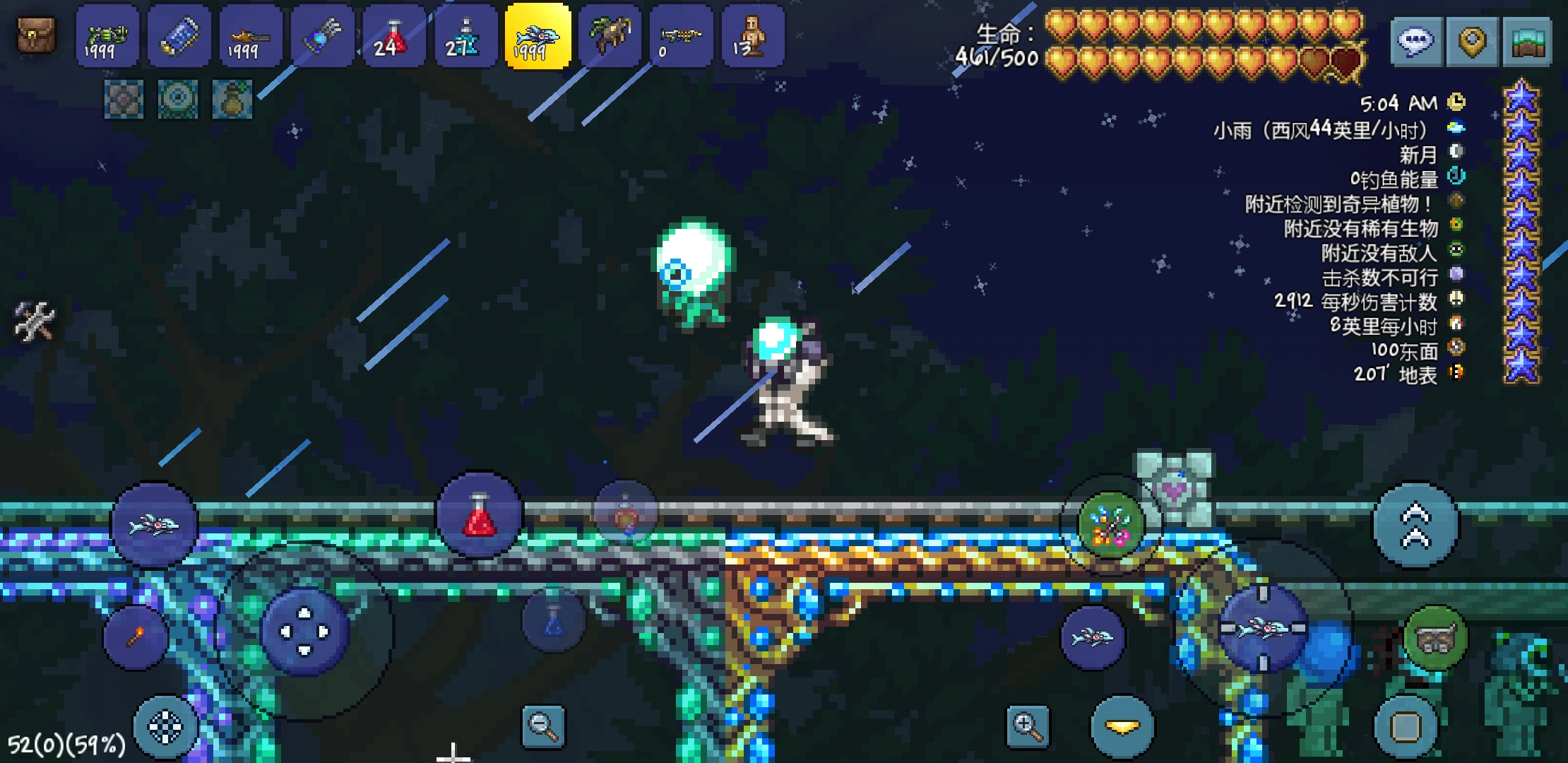The width and height of the screenshot is (1568, 763).
Task: Open the inventory chest bag
Action: (36, 35)
